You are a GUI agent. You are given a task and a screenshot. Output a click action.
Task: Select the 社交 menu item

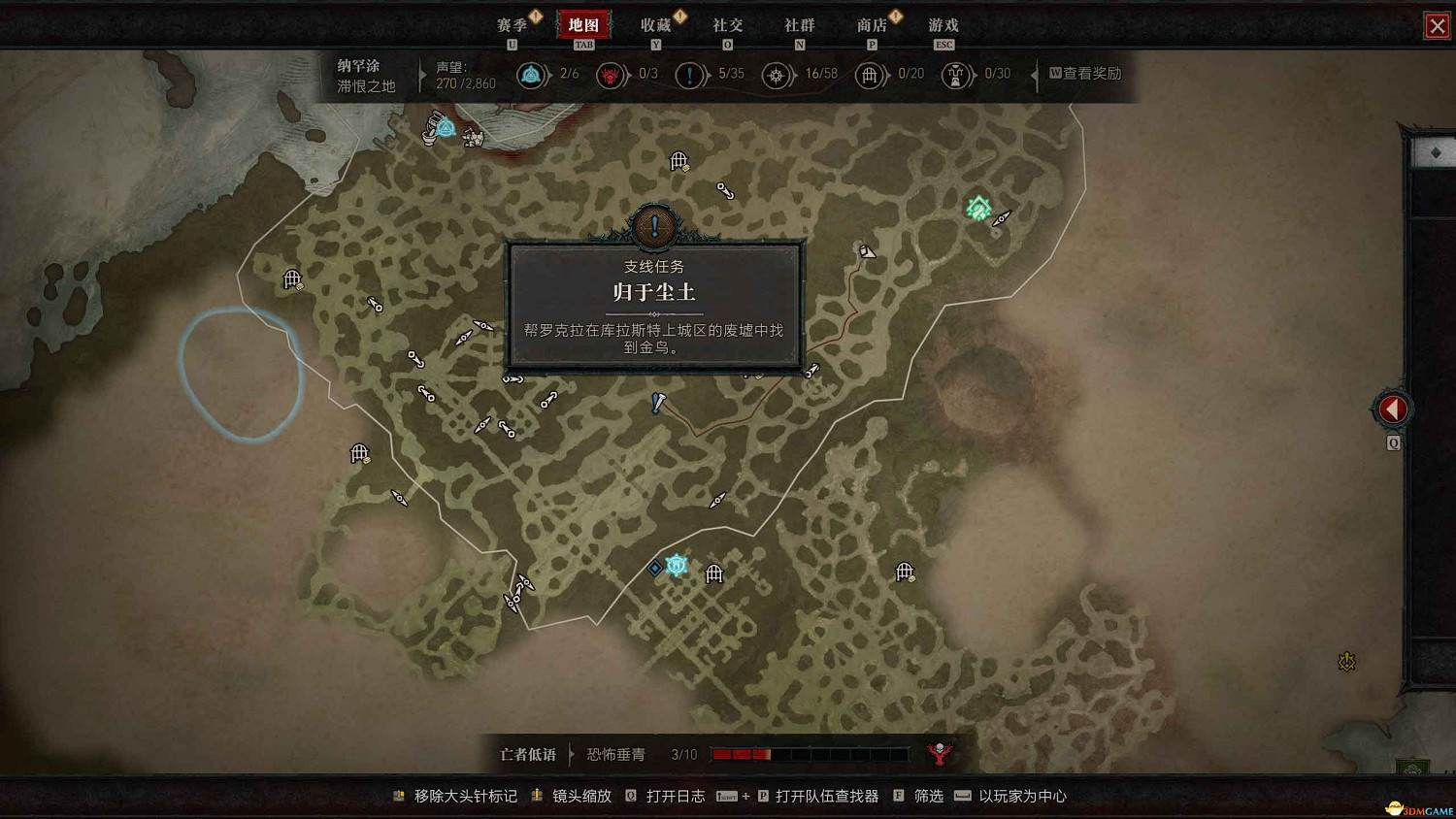tap(728, 25)
